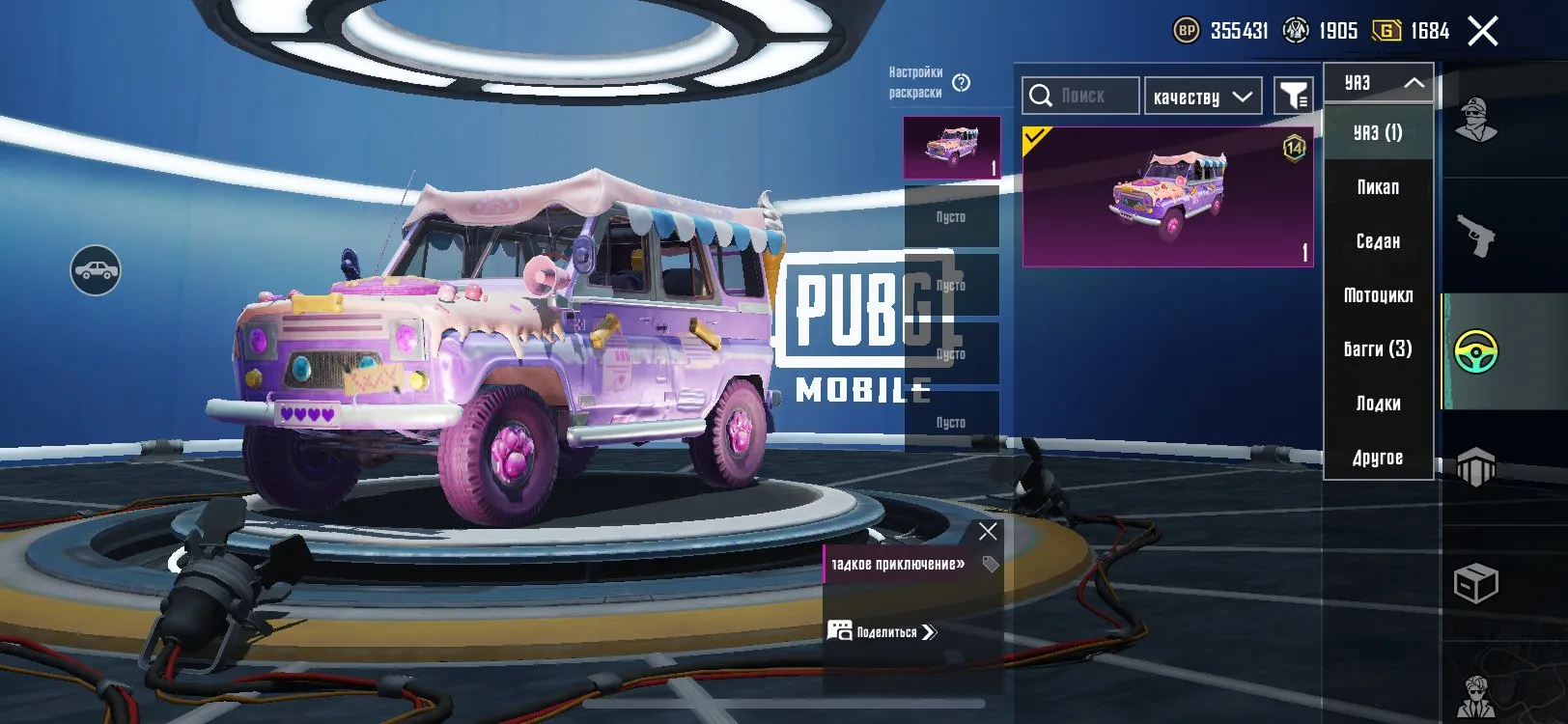Open the filter funnel icon
The height and width of the screenshot is (724, 1568).
1294,95
